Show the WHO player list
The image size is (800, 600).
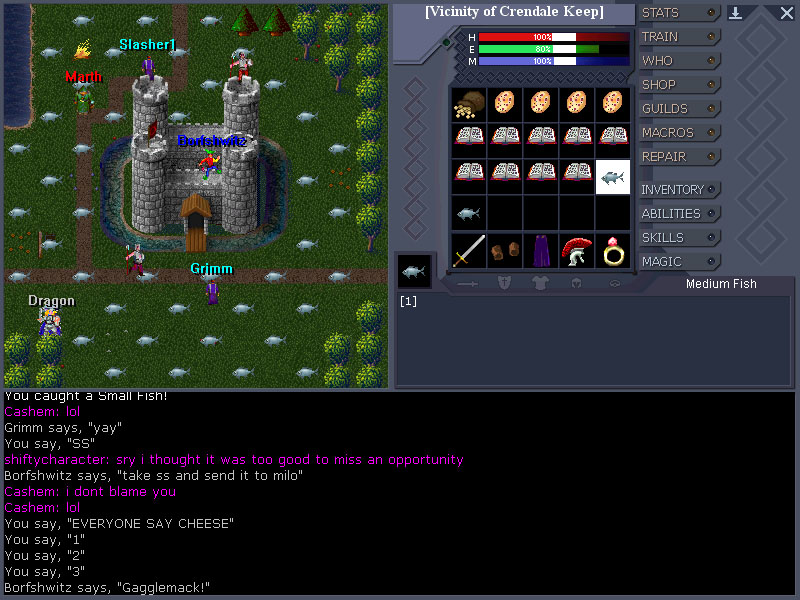(679, 61)
